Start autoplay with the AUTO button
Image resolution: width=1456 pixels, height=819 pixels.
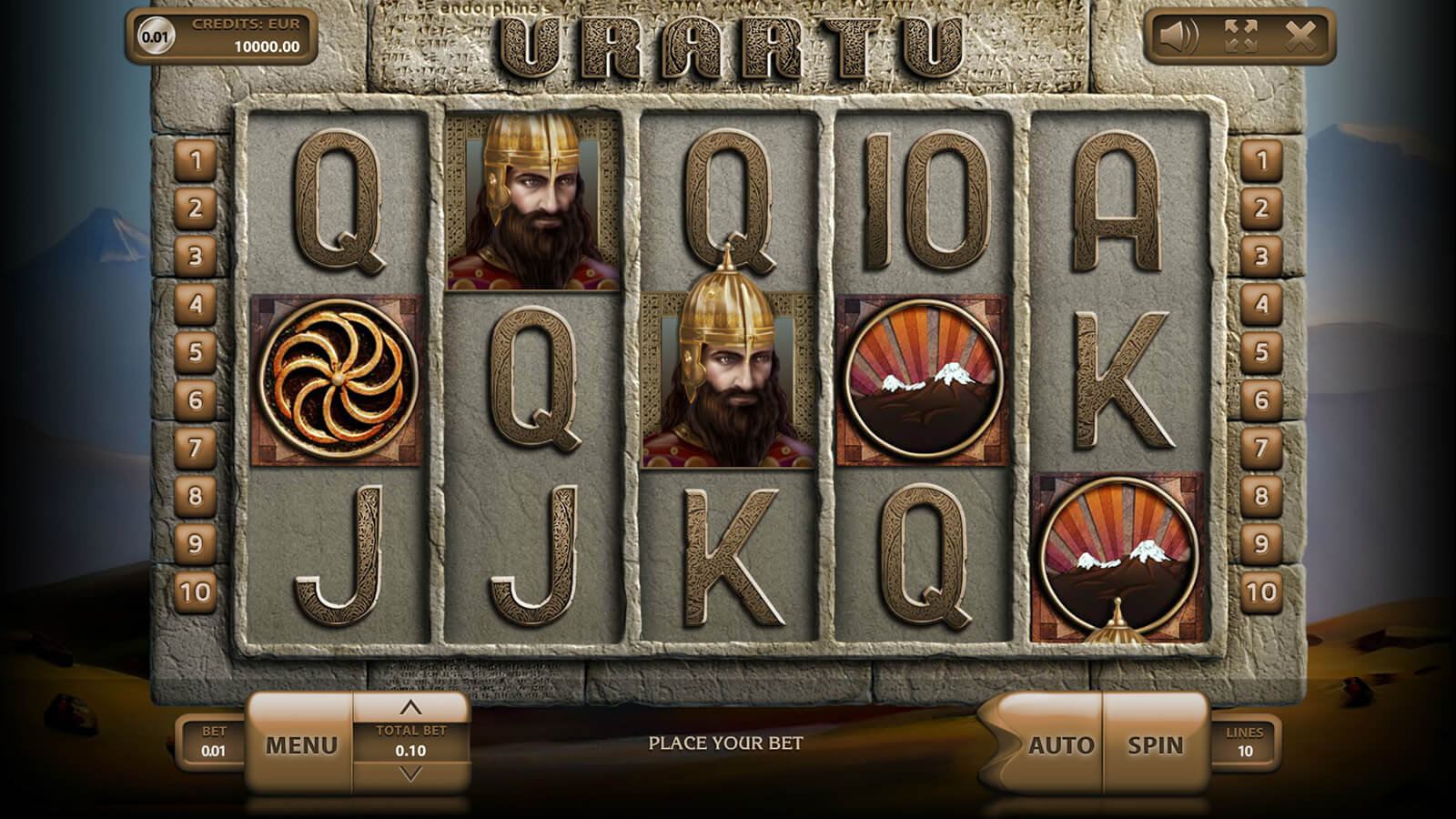point(1060,744)
